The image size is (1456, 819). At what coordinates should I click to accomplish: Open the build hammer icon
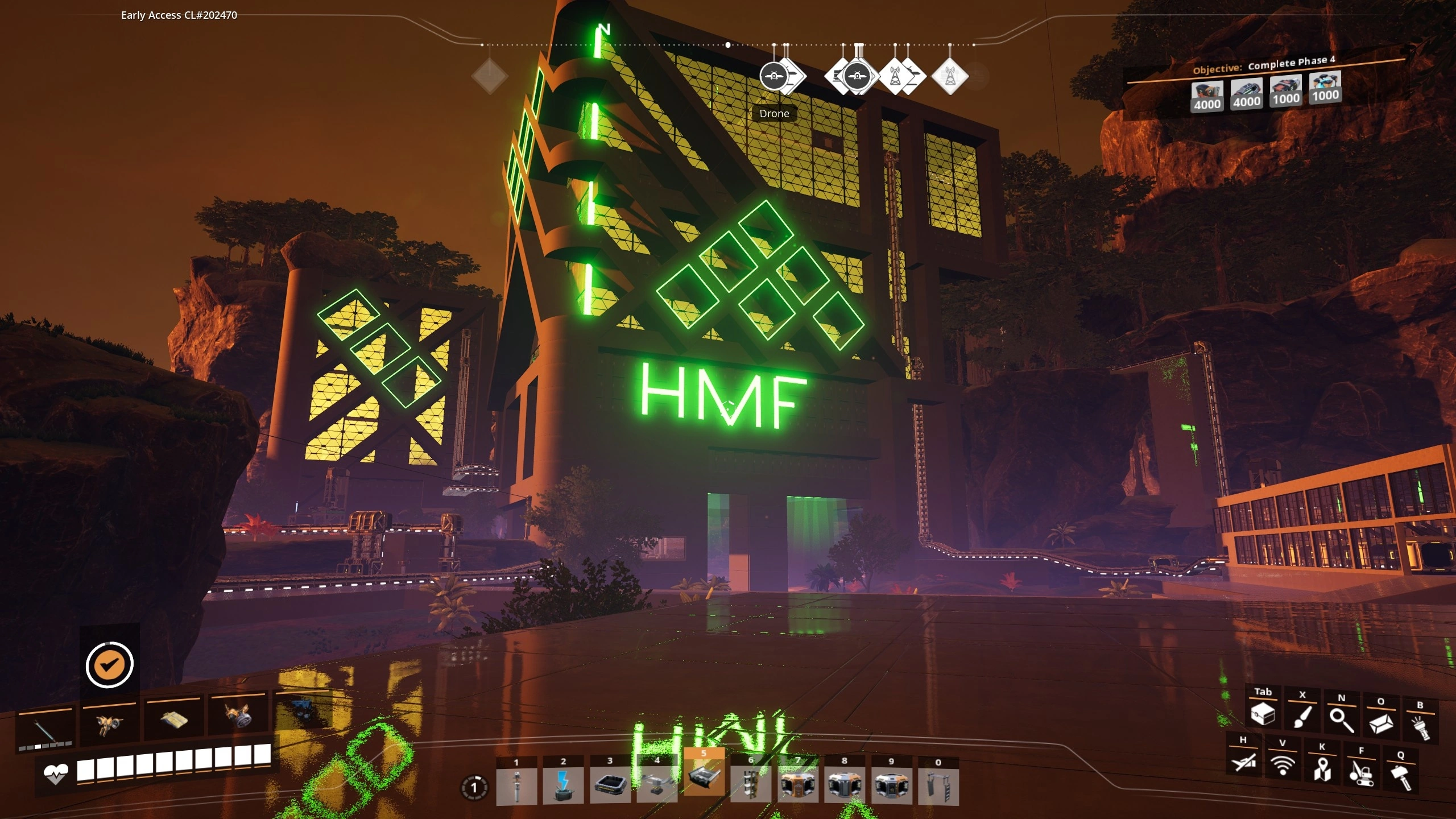(x=1401, y=777)
